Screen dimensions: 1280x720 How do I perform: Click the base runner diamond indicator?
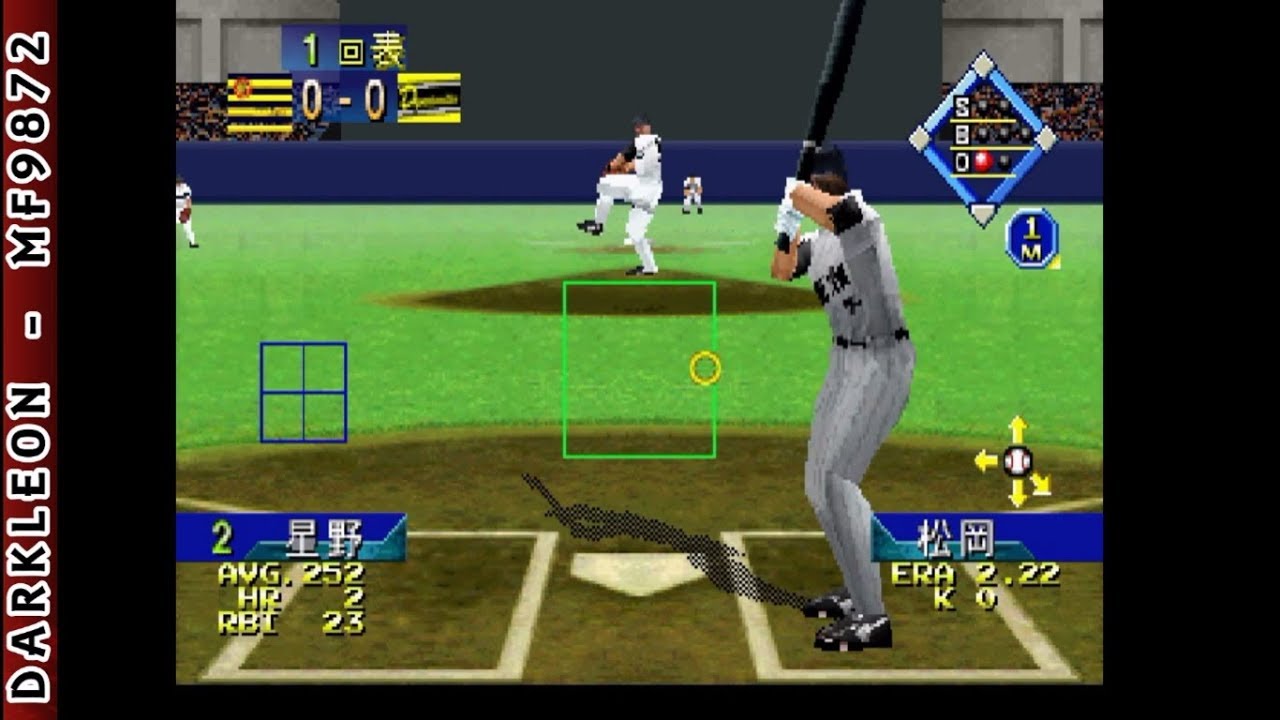(983, 137)
